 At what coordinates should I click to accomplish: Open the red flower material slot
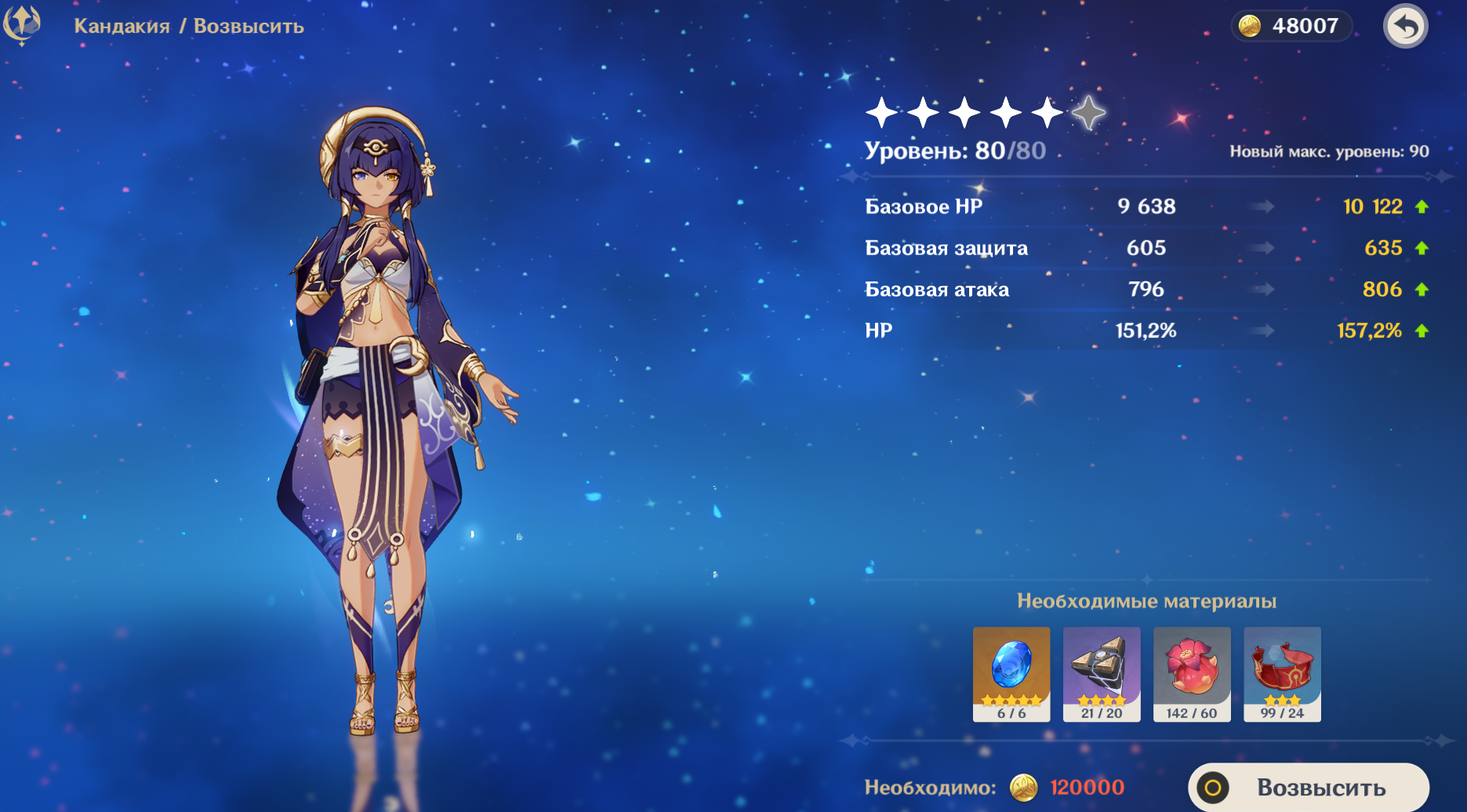1191,673
